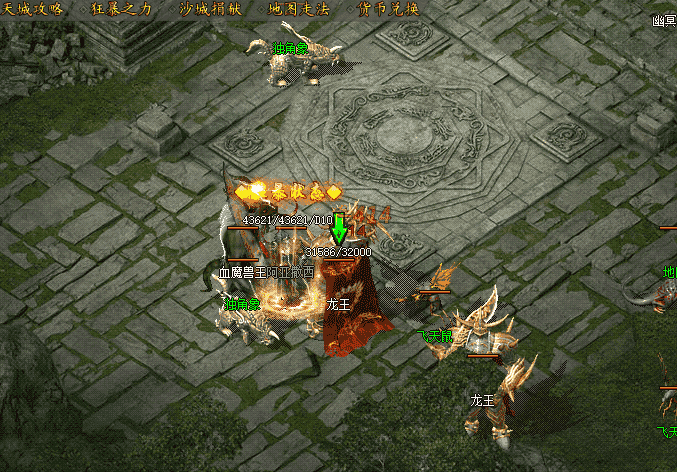
Task: Open the 天城攻略 guide link
Action: click(31, 8)
